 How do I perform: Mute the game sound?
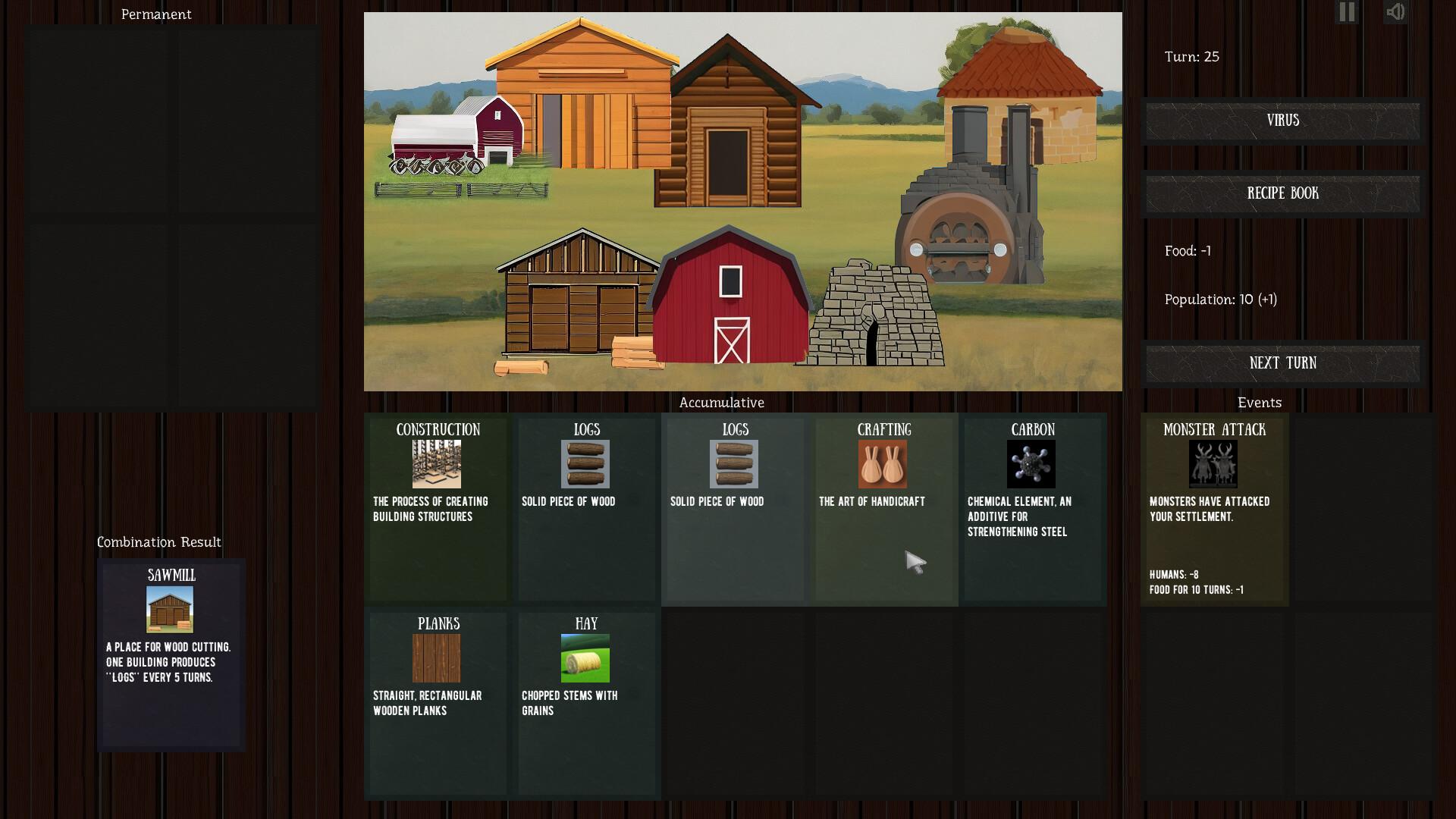1395,11
